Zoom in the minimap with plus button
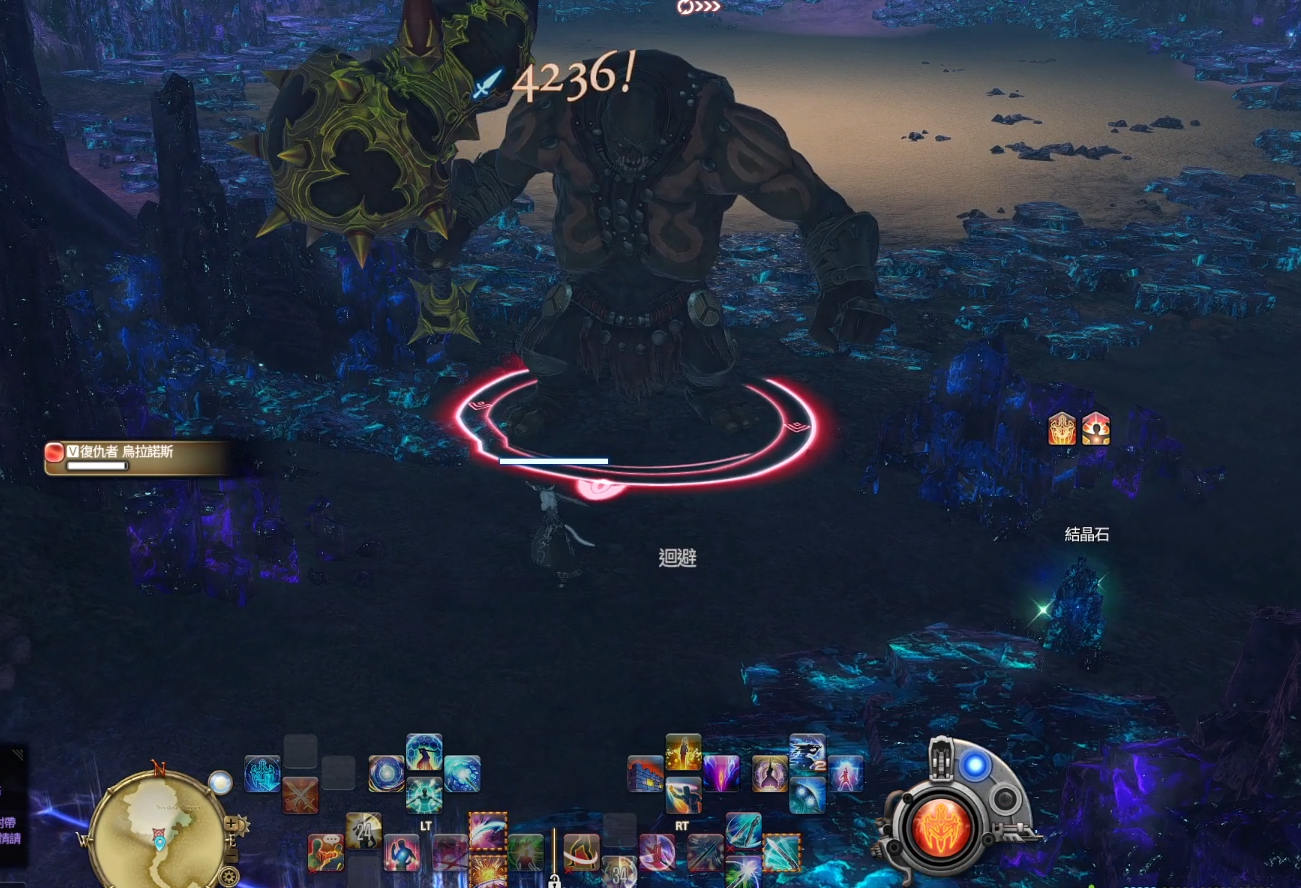 point(234,825)
